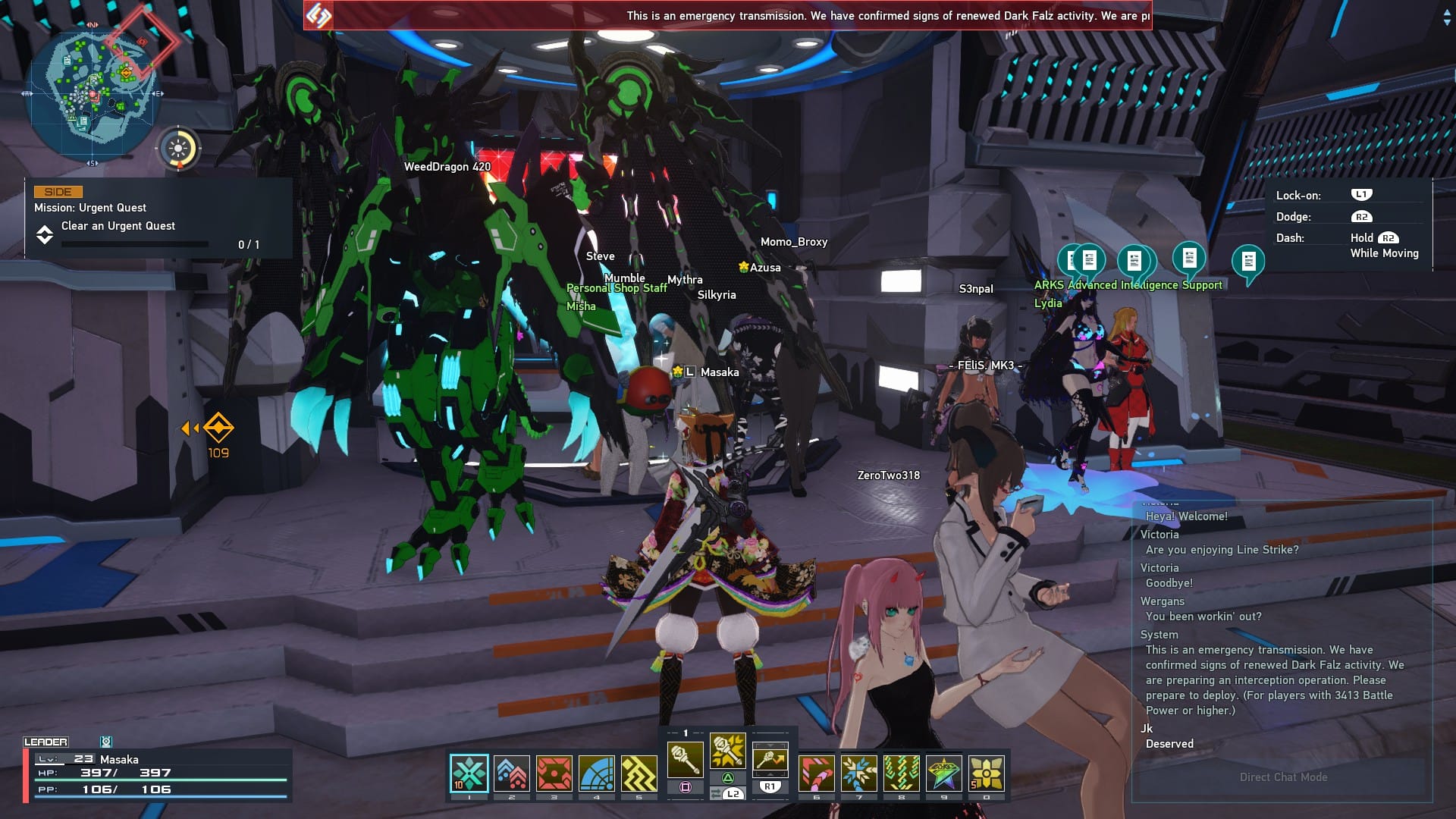Activate the yellow zigzag arrow skill
The width and height of the screenshot is (1456, 819).
click(639, 773)
